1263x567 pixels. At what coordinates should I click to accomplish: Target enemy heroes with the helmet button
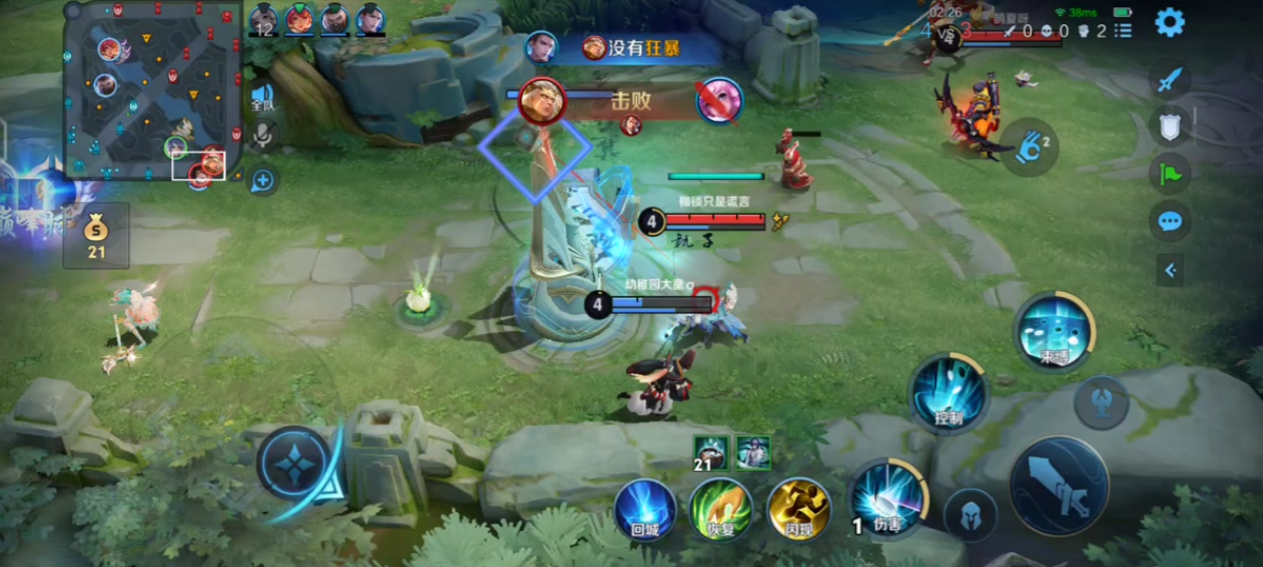point(970,514)
